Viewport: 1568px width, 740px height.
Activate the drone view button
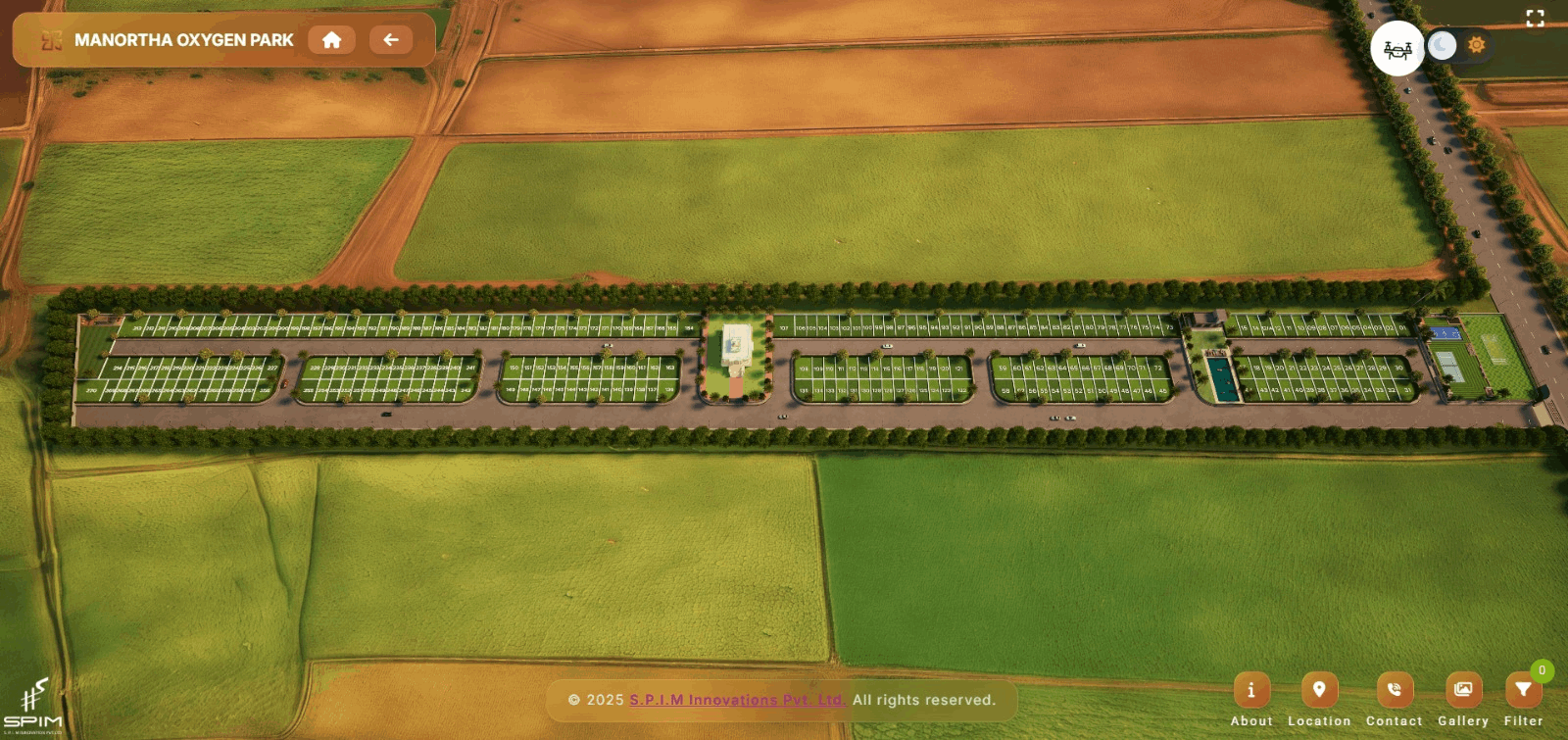[x=1396, y=48]
